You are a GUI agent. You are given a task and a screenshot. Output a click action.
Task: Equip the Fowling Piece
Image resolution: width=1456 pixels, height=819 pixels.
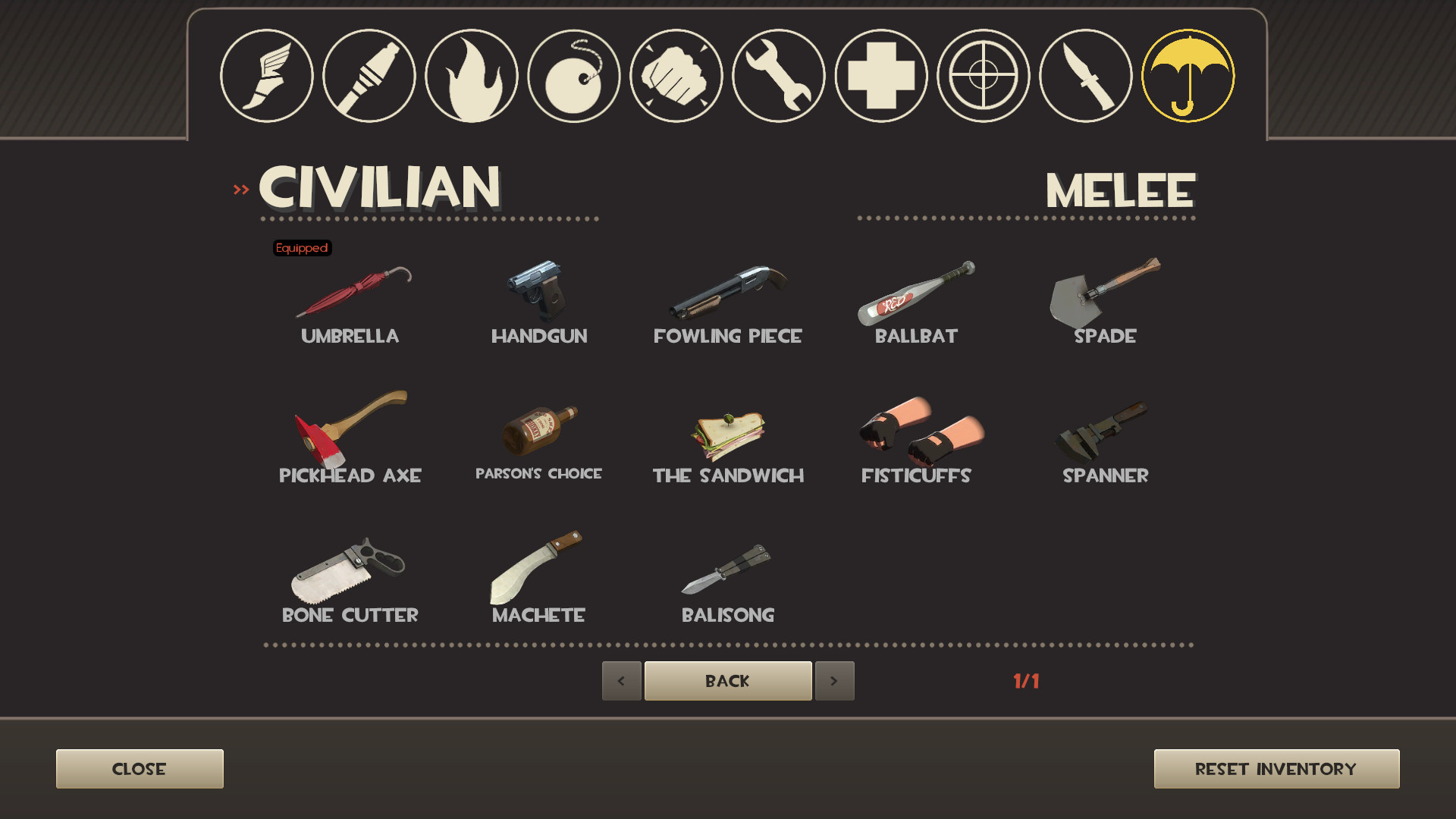(x=728, y=296)
